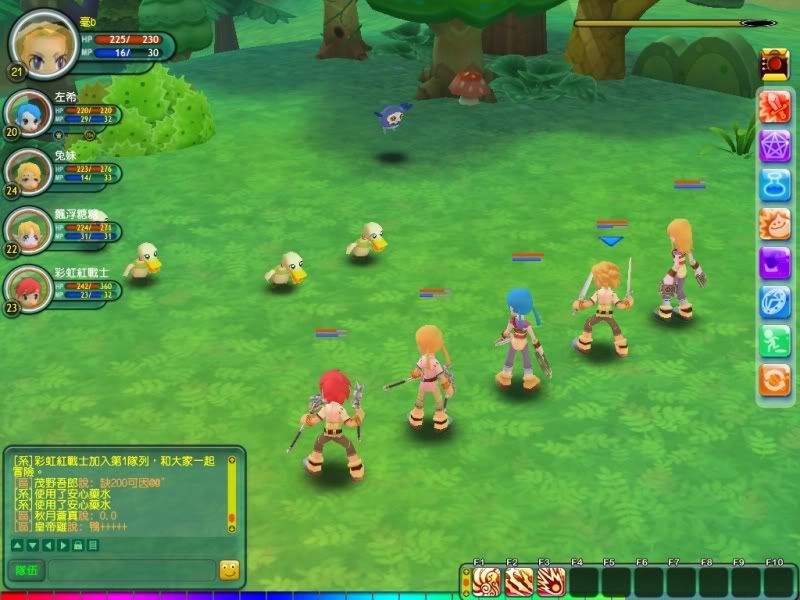Click the chat message input box
This screenshot has height=600, width=800.
click(130, 570)
